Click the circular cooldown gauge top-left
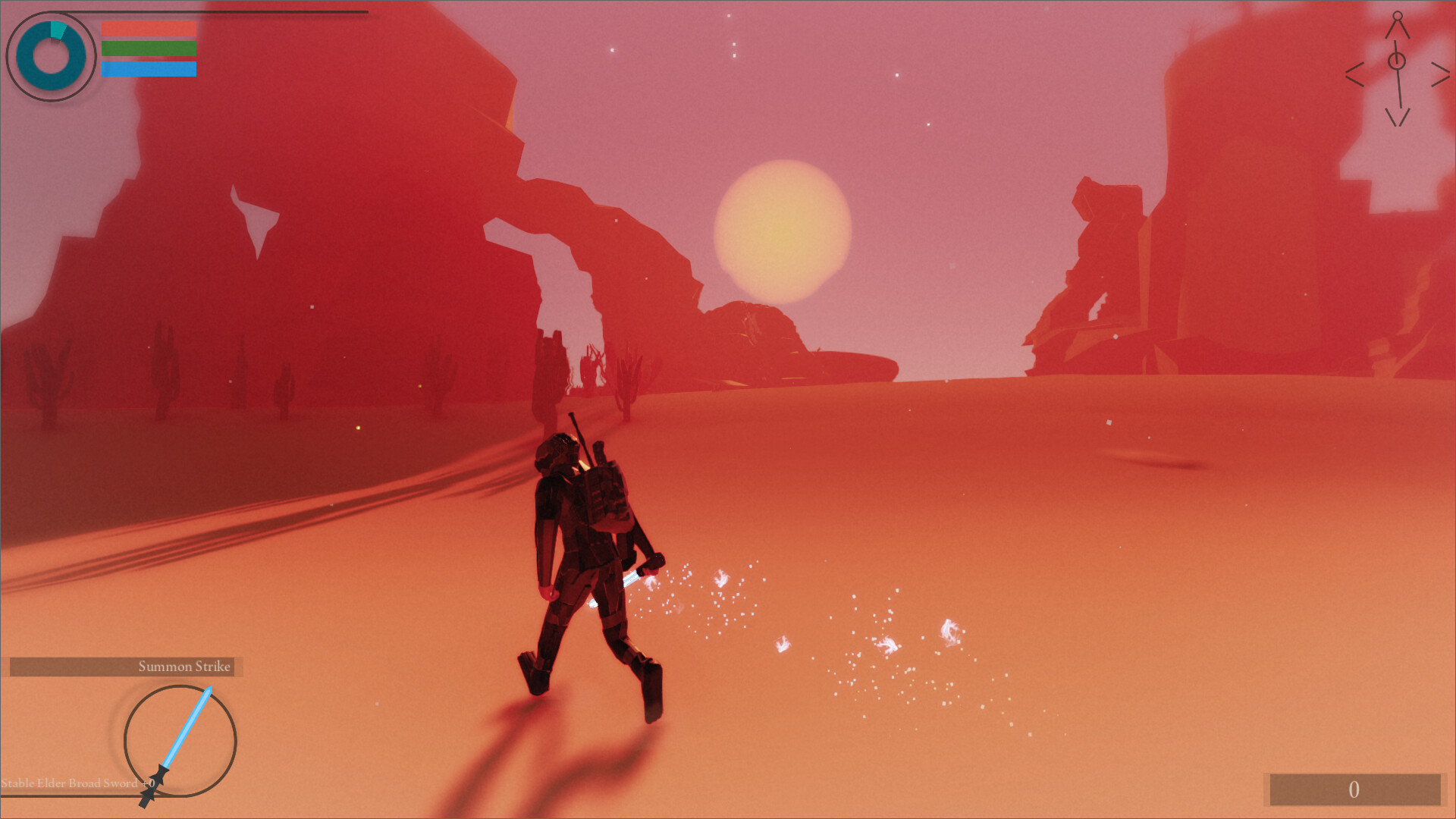Viewport: 1456px width, 819px height. [52, 53]
